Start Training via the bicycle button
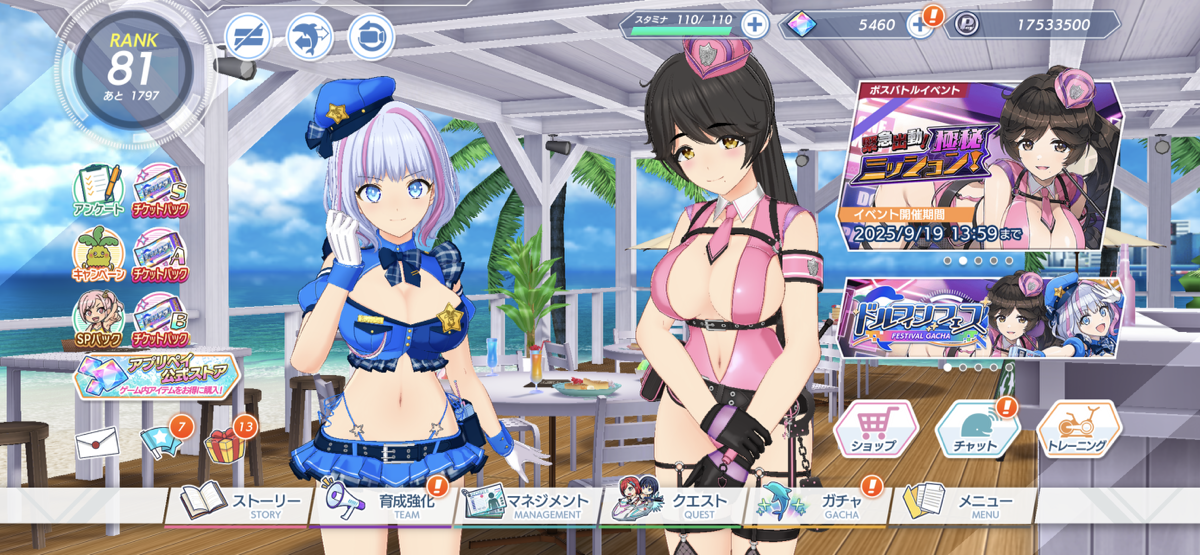The width and height of the screenshot is (1200, 555). (x=1078, y=431)
